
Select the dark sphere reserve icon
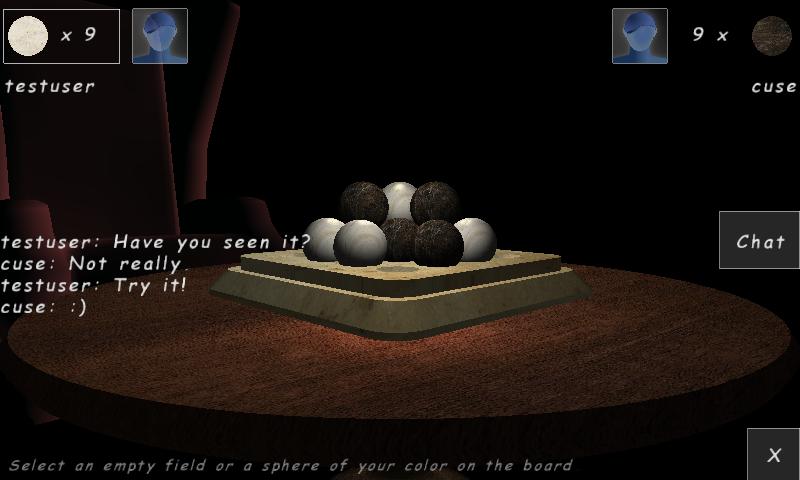[771, 35]
